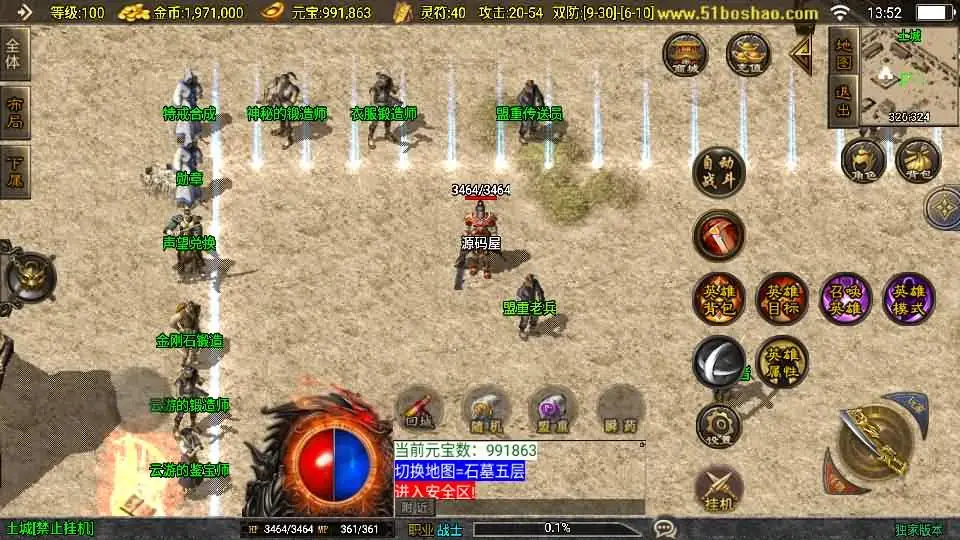Activate 召唤英雄 summon hero
Image resolution: width=960 pixels, height=540 pixels.
[x=845, y=299]
